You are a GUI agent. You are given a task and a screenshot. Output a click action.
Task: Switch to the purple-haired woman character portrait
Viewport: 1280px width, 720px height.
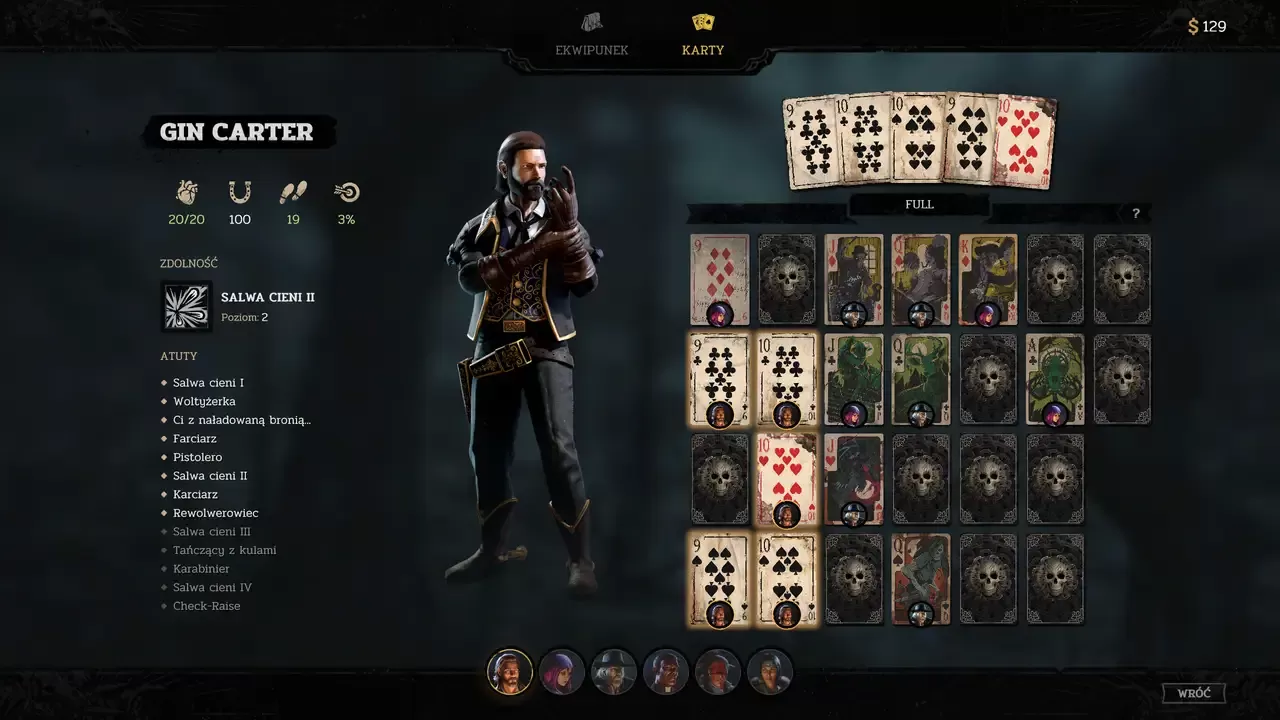click(x=562, y=672)
